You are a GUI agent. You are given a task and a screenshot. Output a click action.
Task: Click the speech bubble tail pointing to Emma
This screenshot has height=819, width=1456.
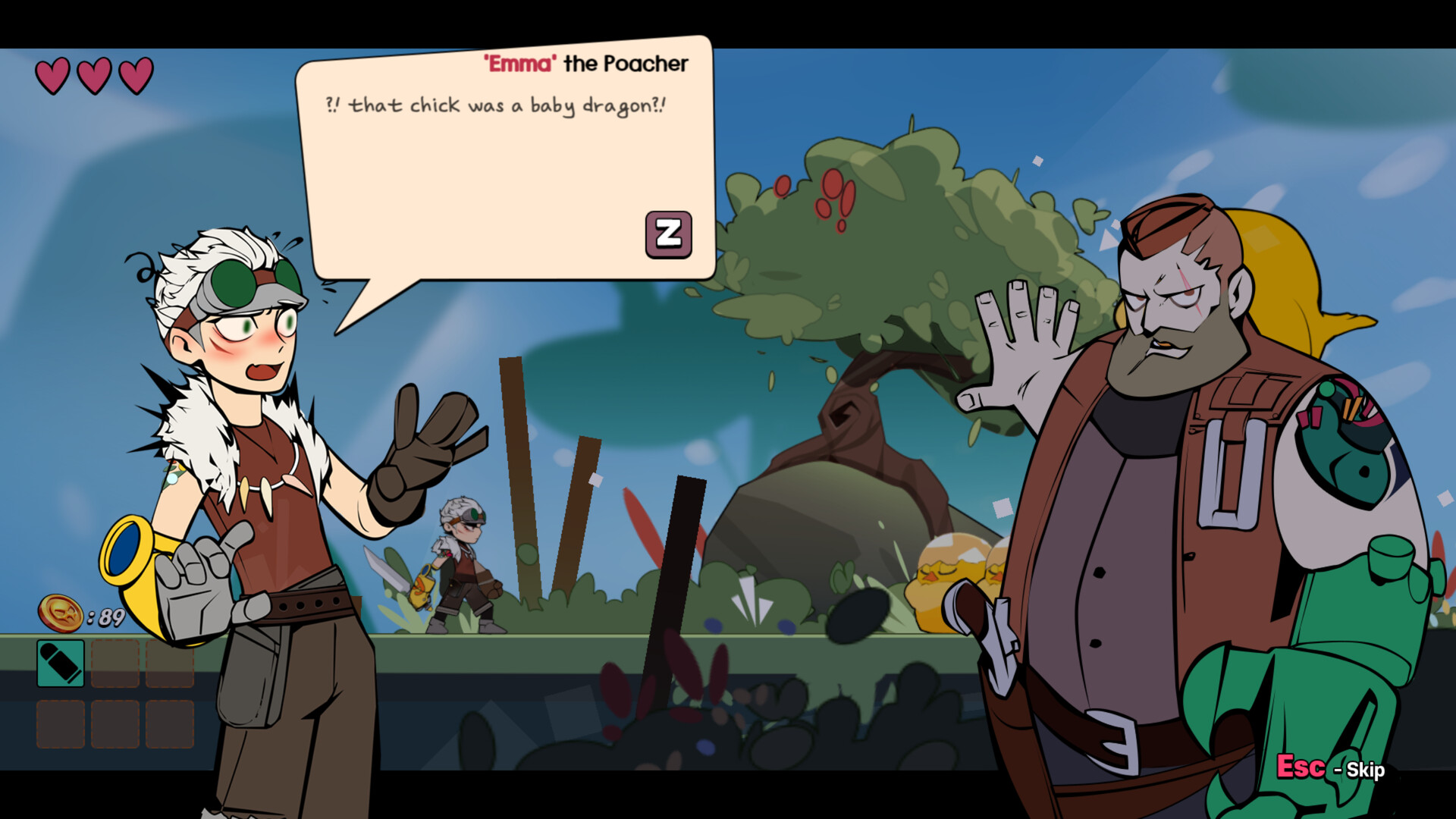(x=372, y=296)
